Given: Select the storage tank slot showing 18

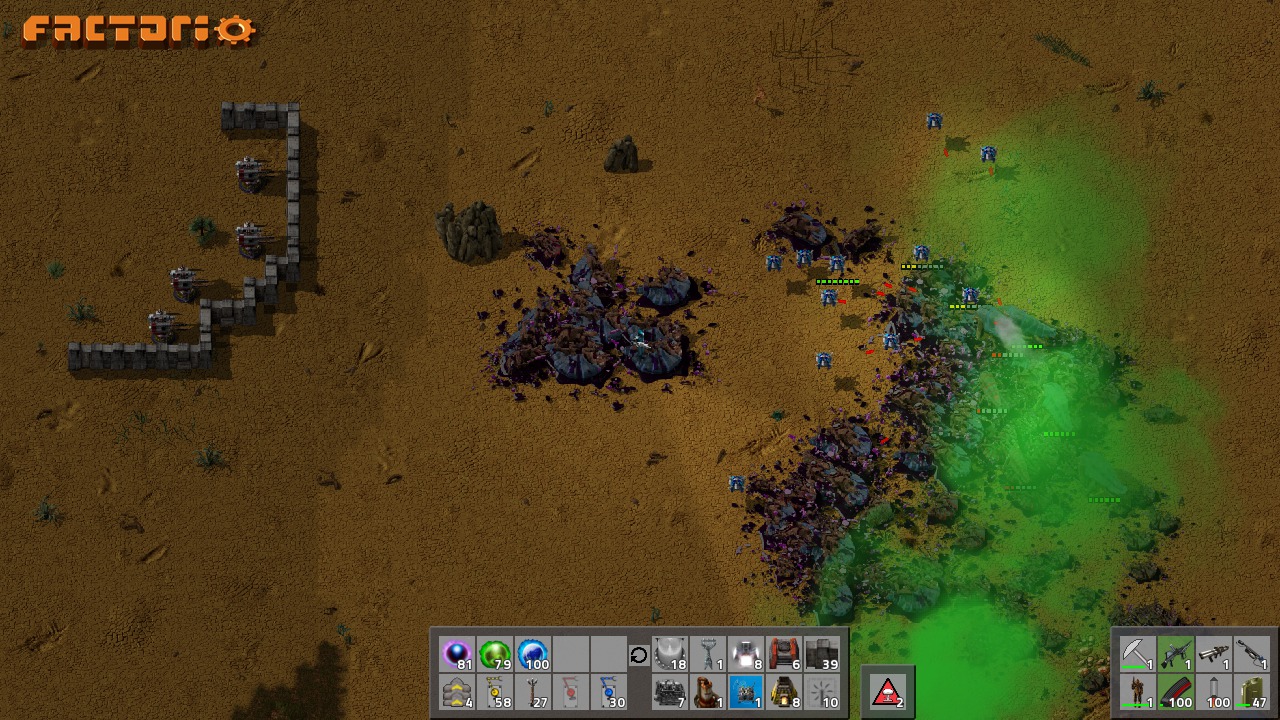Looking at the screenshot, I should pos(670,656).
